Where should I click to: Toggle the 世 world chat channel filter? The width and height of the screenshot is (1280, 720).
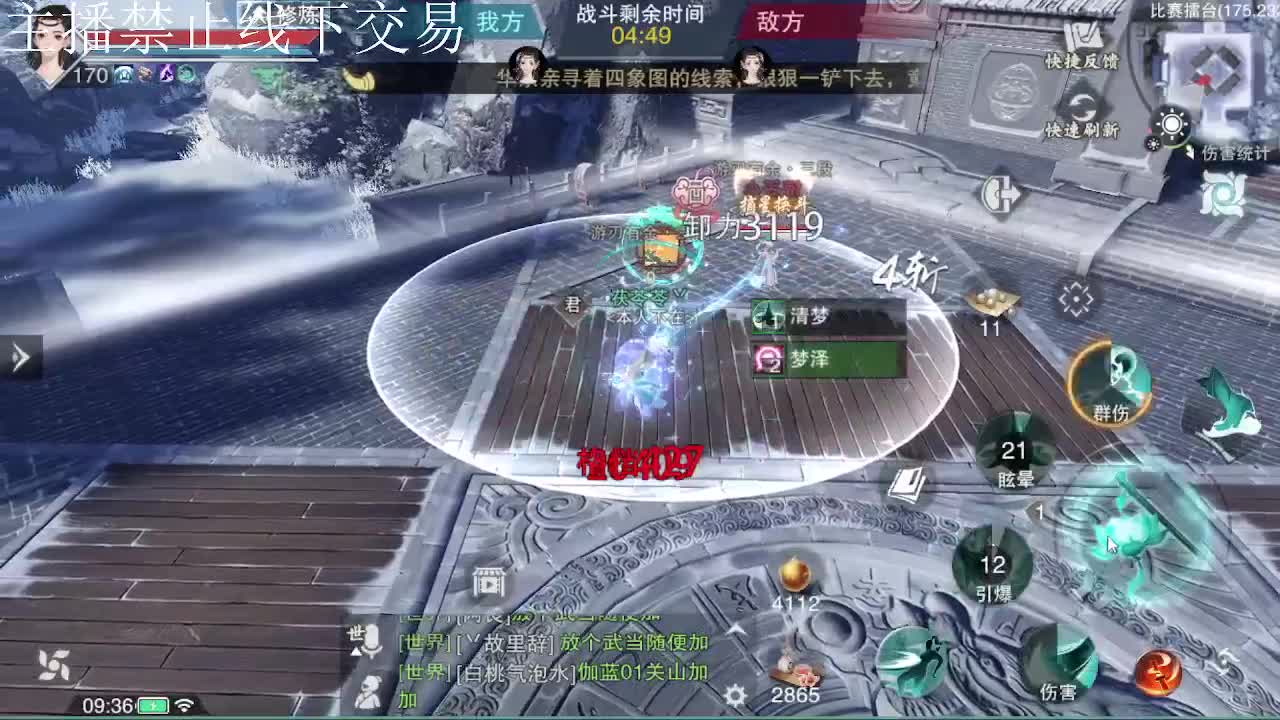(x=357, y=631)
